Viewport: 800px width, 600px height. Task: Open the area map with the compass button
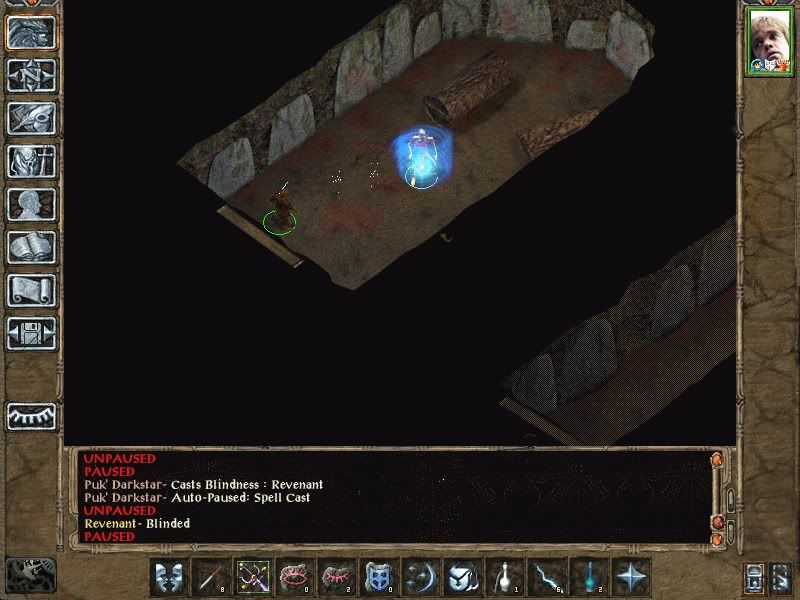tap(31, 75)
